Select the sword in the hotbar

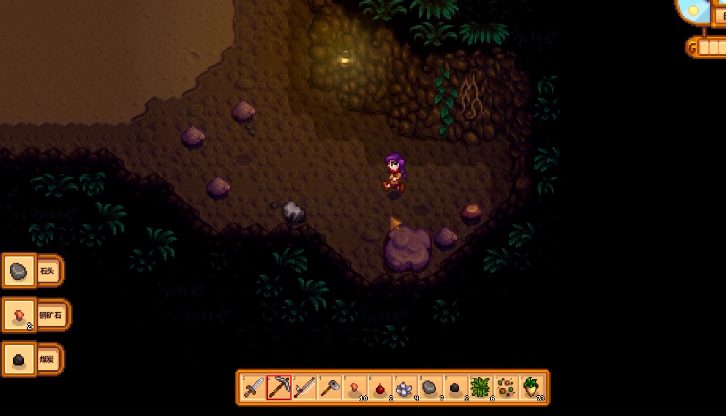tap(254, 387)
